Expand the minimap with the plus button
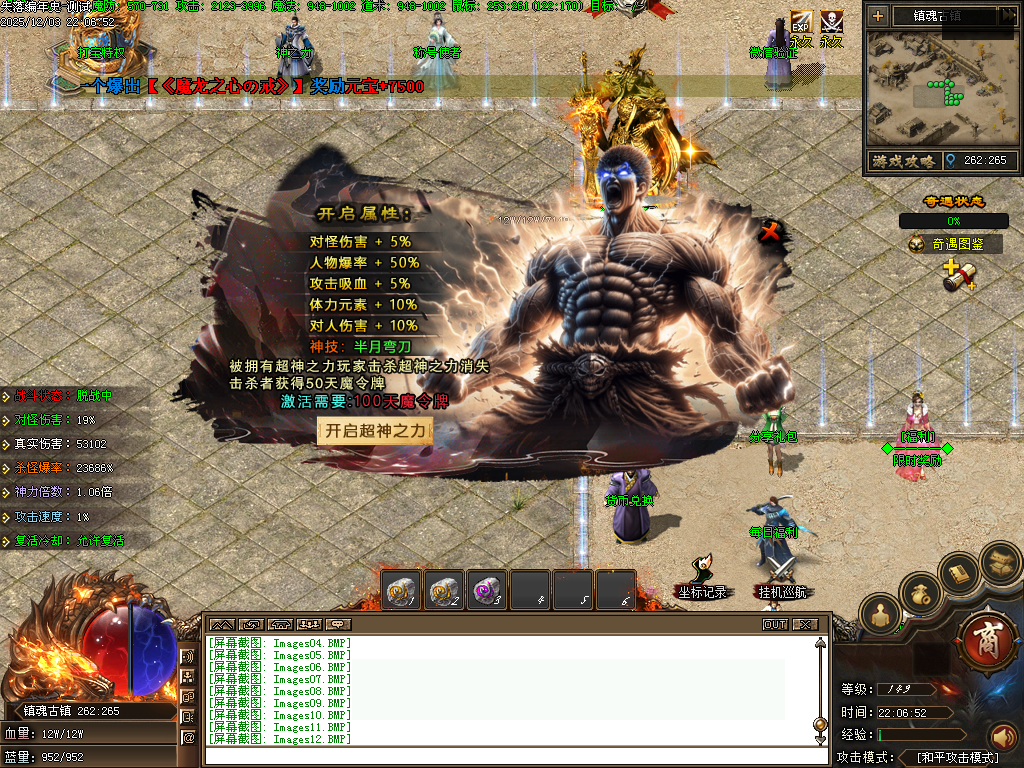 [877, 15]
